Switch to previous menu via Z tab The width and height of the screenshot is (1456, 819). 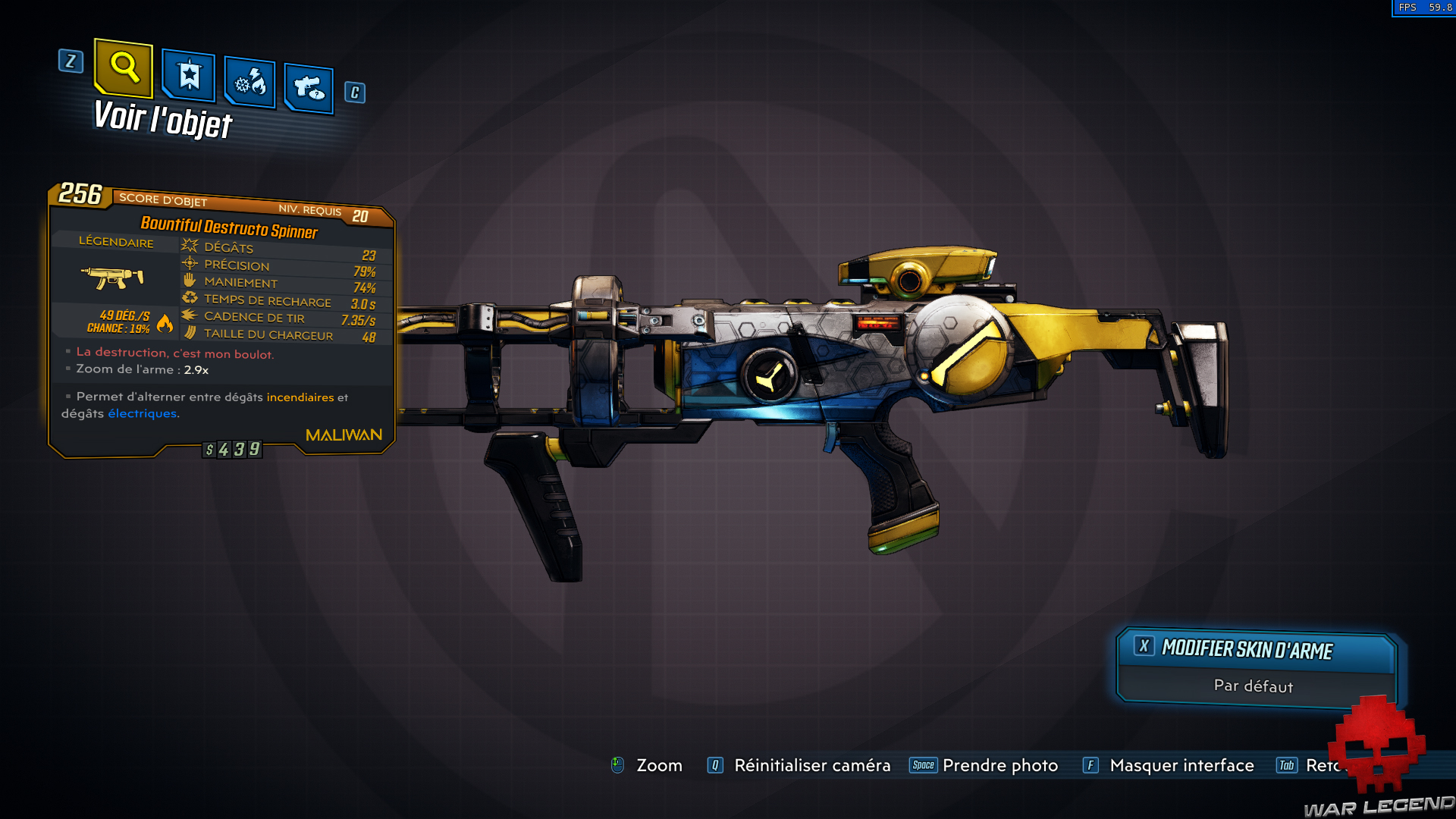(x=71, y=62)
